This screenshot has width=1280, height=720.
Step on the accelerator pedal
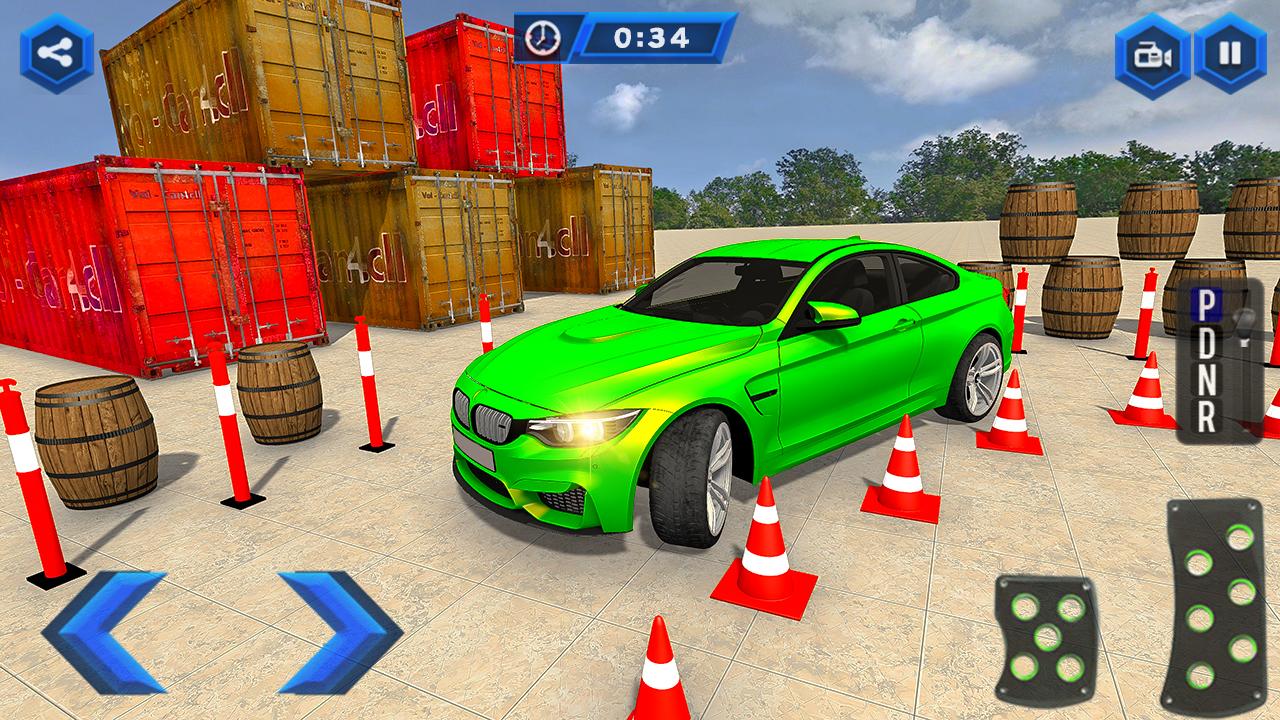1214,606
